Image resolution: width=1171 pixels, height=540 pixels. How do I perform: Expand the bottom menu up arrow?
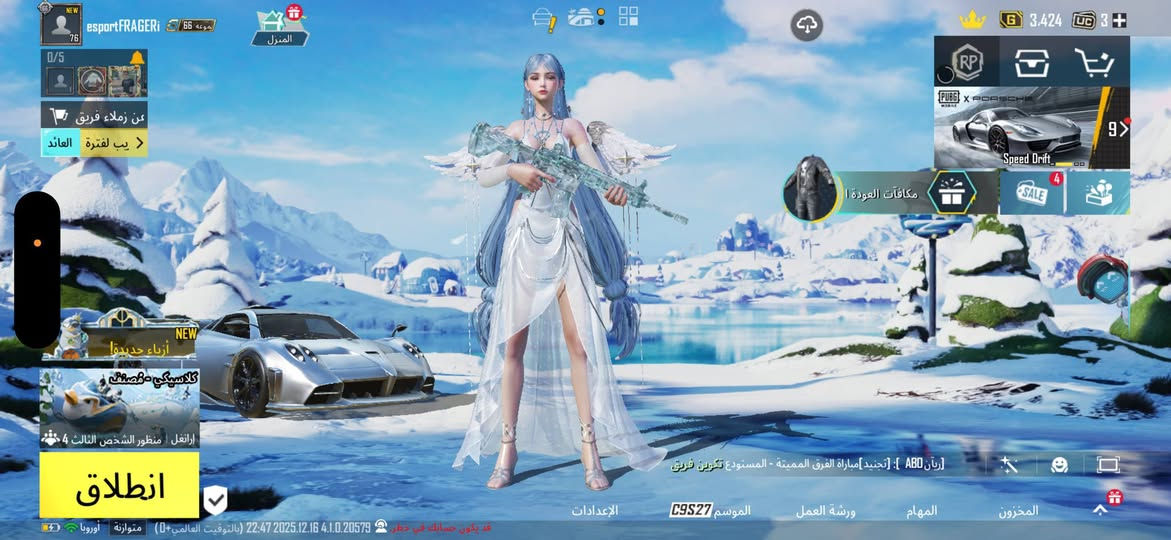click(1100, 509)
